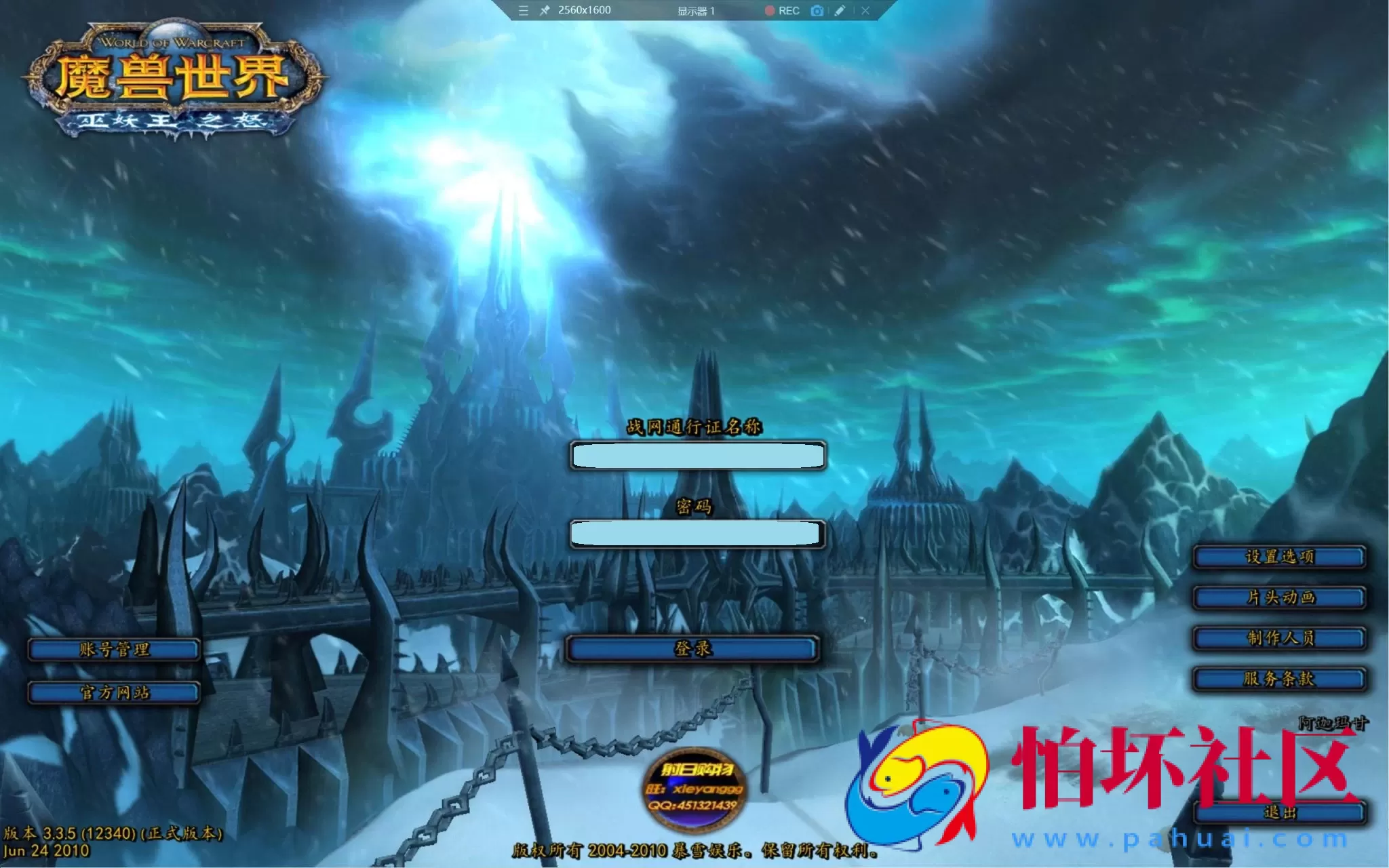Open 账号管理 account management
Viewport: 1389px width, 868px height.
[114, 649]
